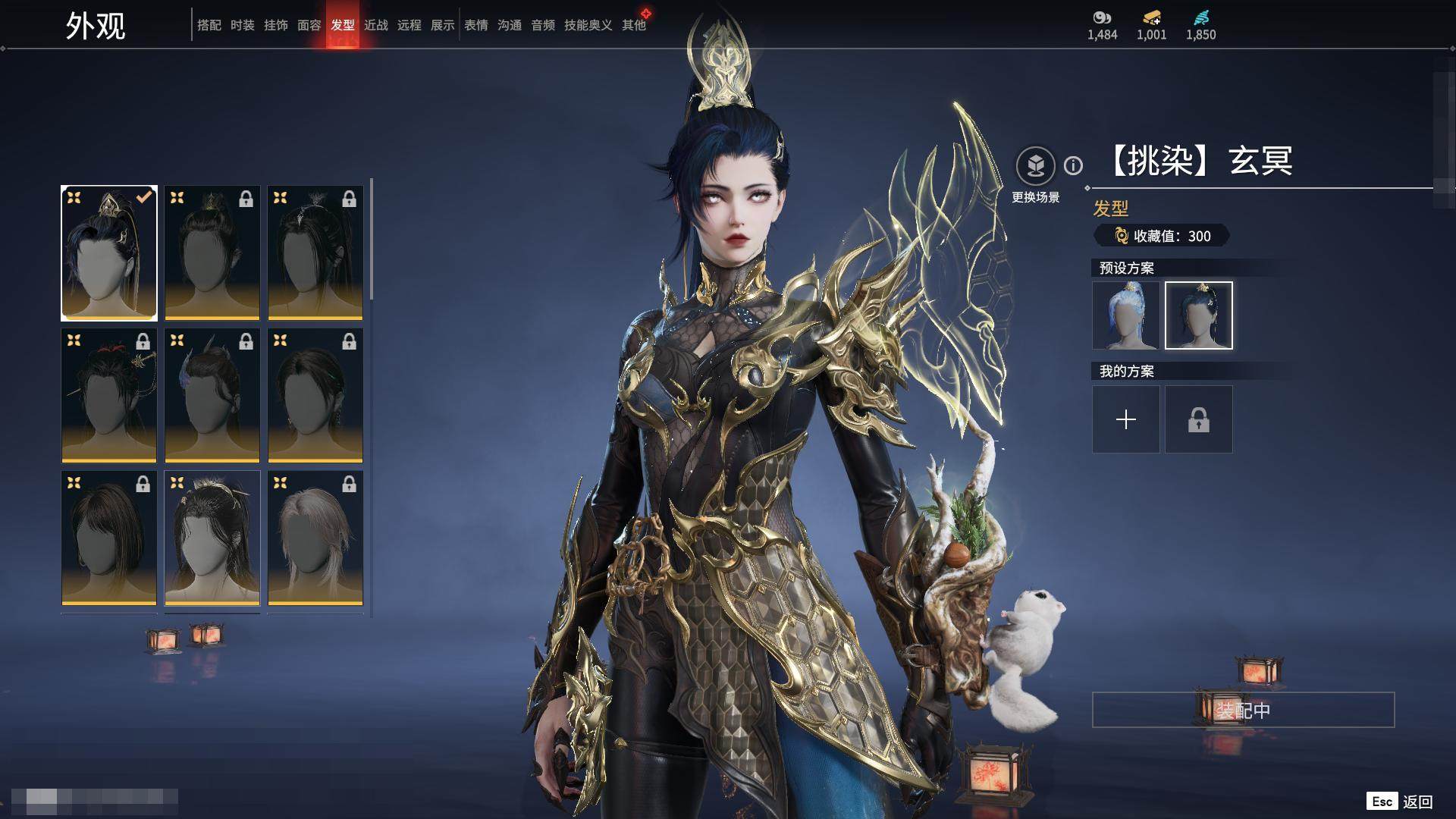Switch to the 远程 ranged tab
1456x819 pixels.
(x=409, y=25)
